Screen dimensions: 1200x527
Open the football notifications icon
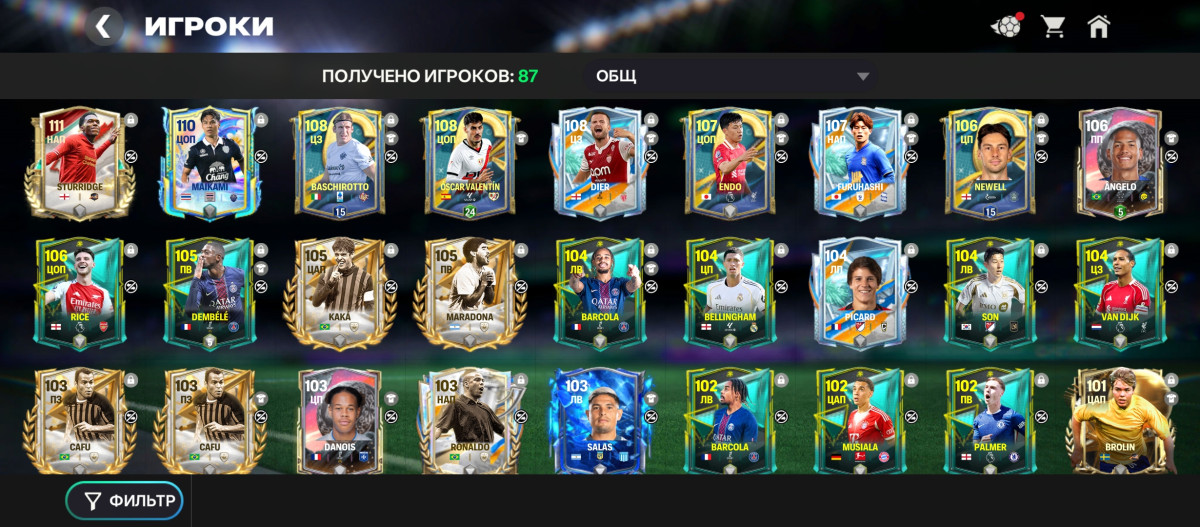(x=1005, y=26)
